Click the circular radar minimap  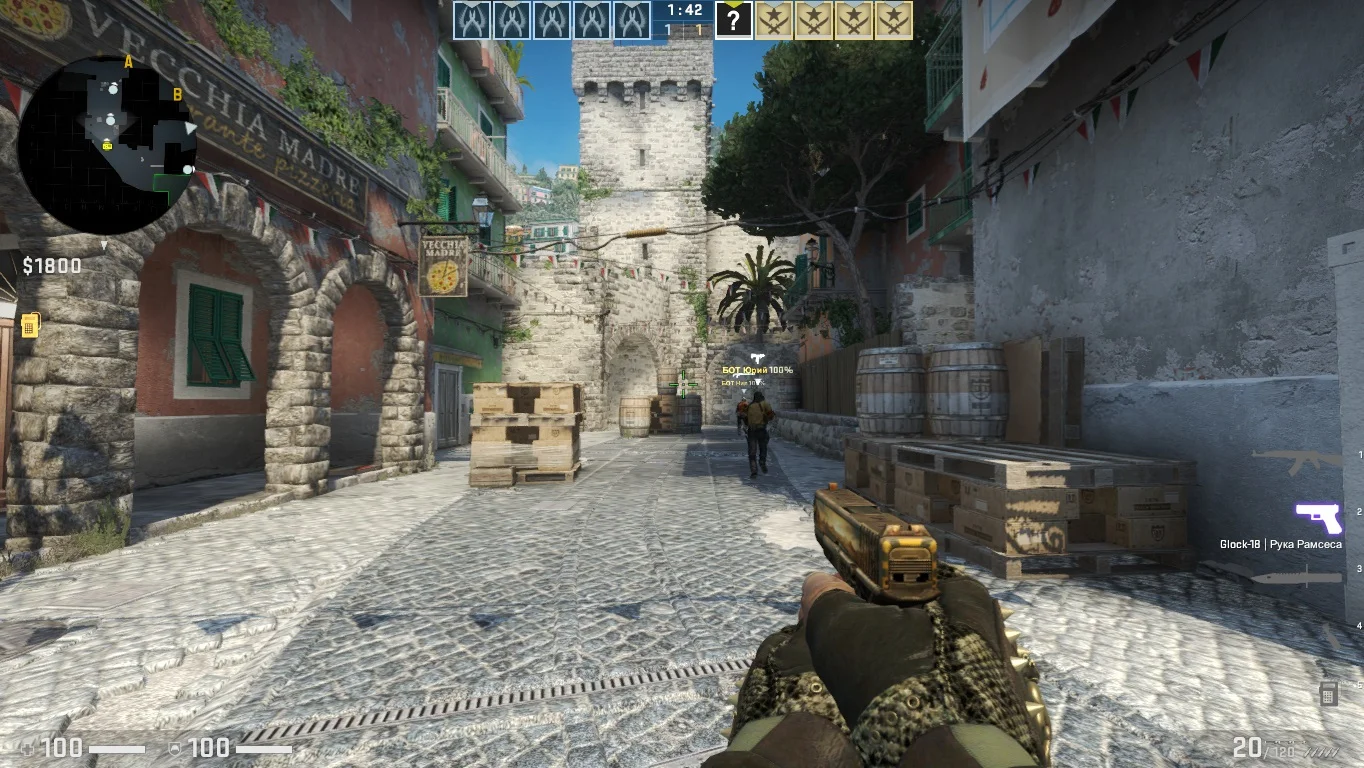107,145
